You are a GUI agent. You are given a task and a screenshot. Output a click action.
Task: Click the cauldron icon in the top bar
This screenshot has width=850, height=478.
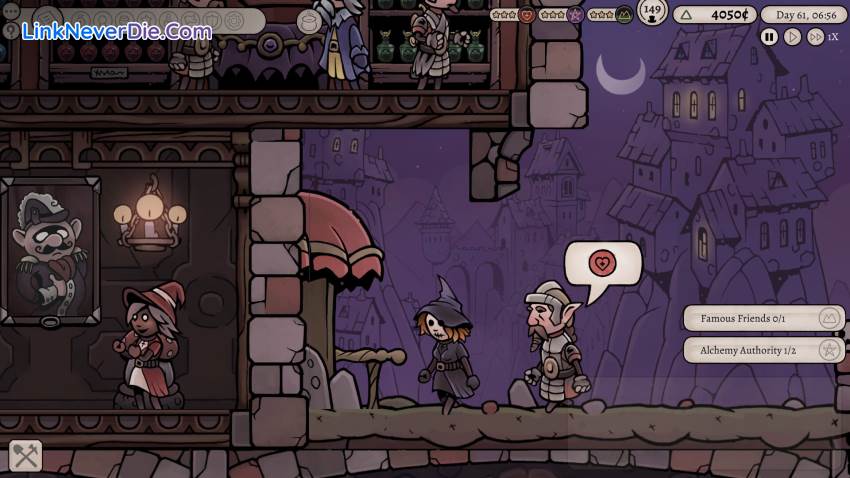pos(309,22)
